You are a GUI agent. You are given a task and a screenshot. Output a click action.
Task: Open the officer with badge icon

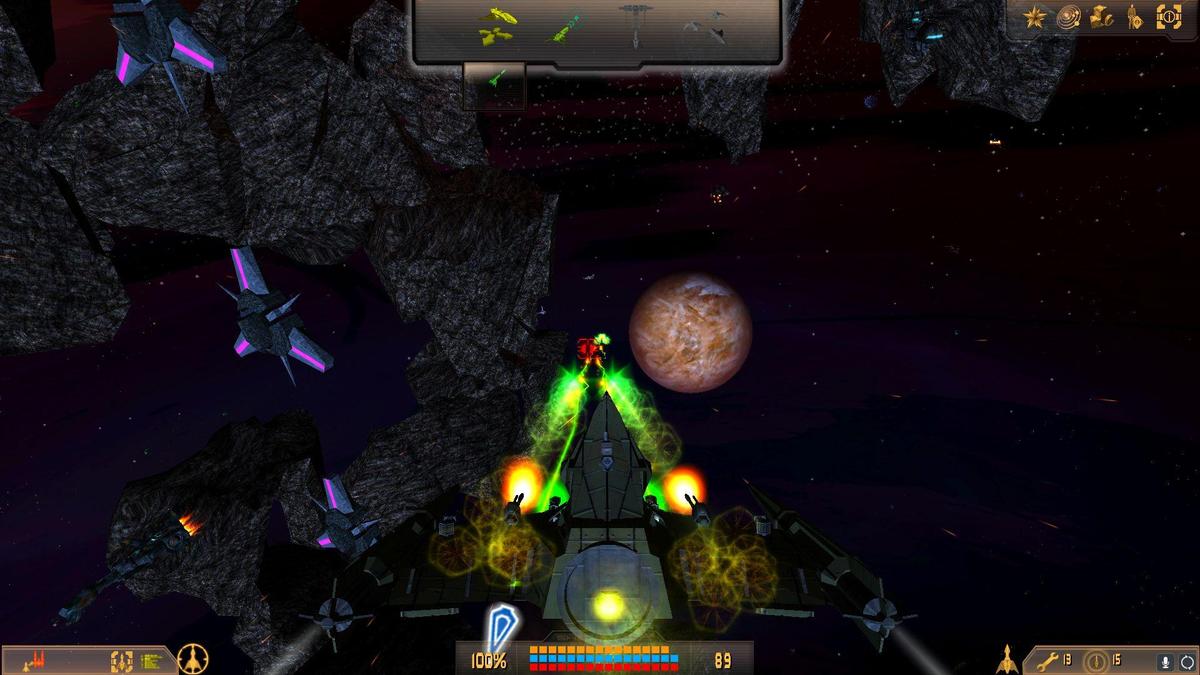coord(1135,17)
